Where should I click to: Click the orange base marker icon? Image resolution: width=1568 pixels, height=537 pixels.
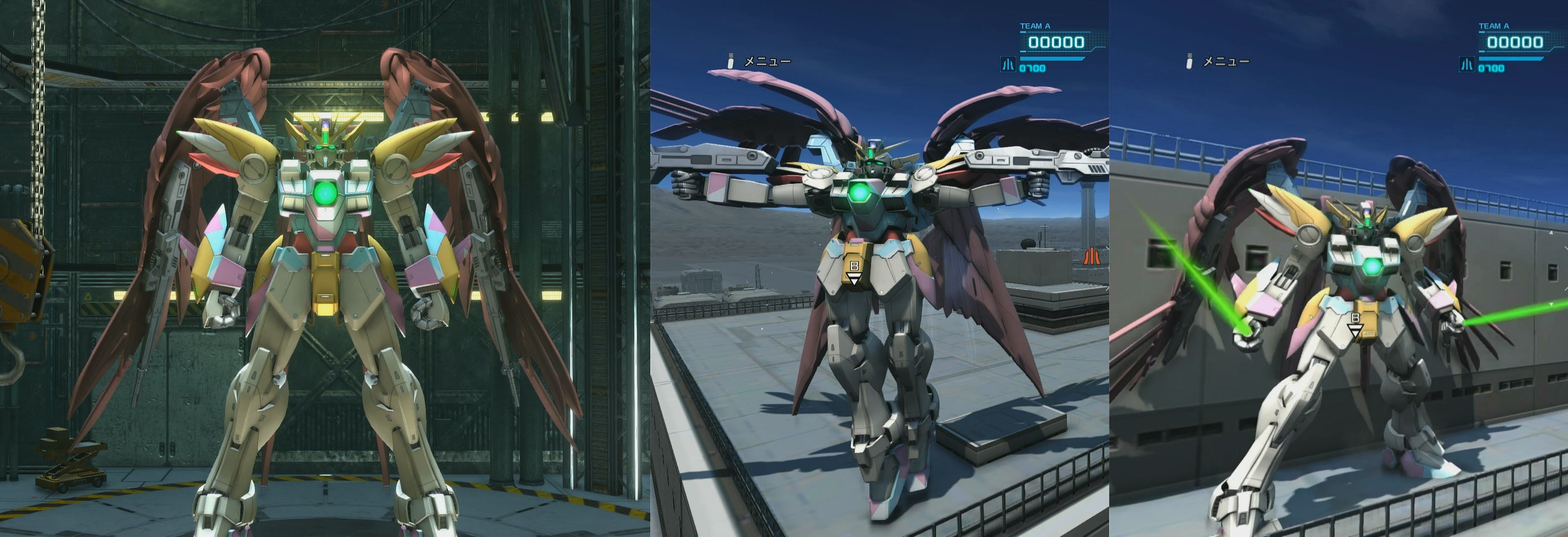pyautogui.click(x=1093, y=257)
